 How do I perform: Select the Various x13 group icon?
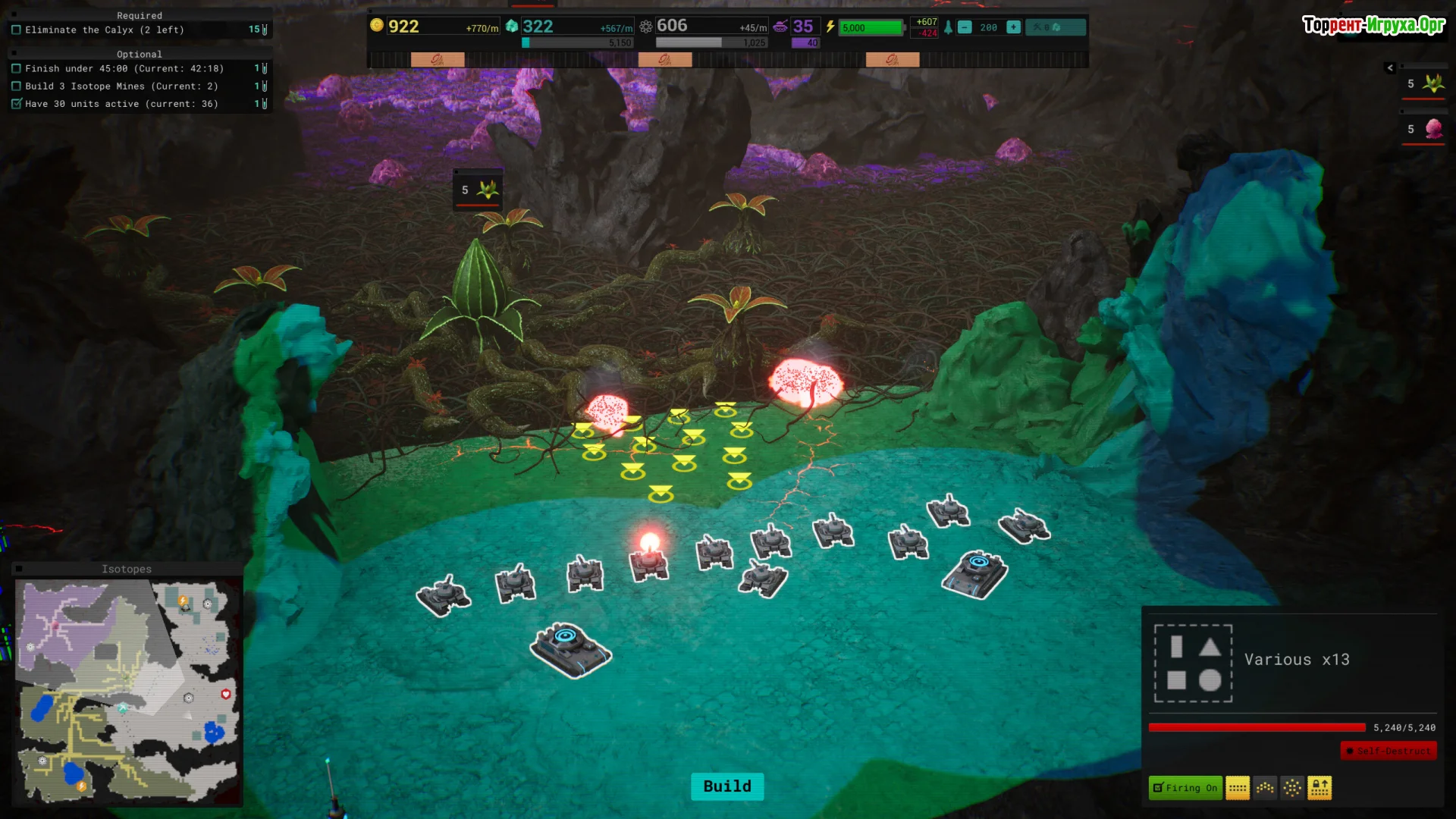1193,664
